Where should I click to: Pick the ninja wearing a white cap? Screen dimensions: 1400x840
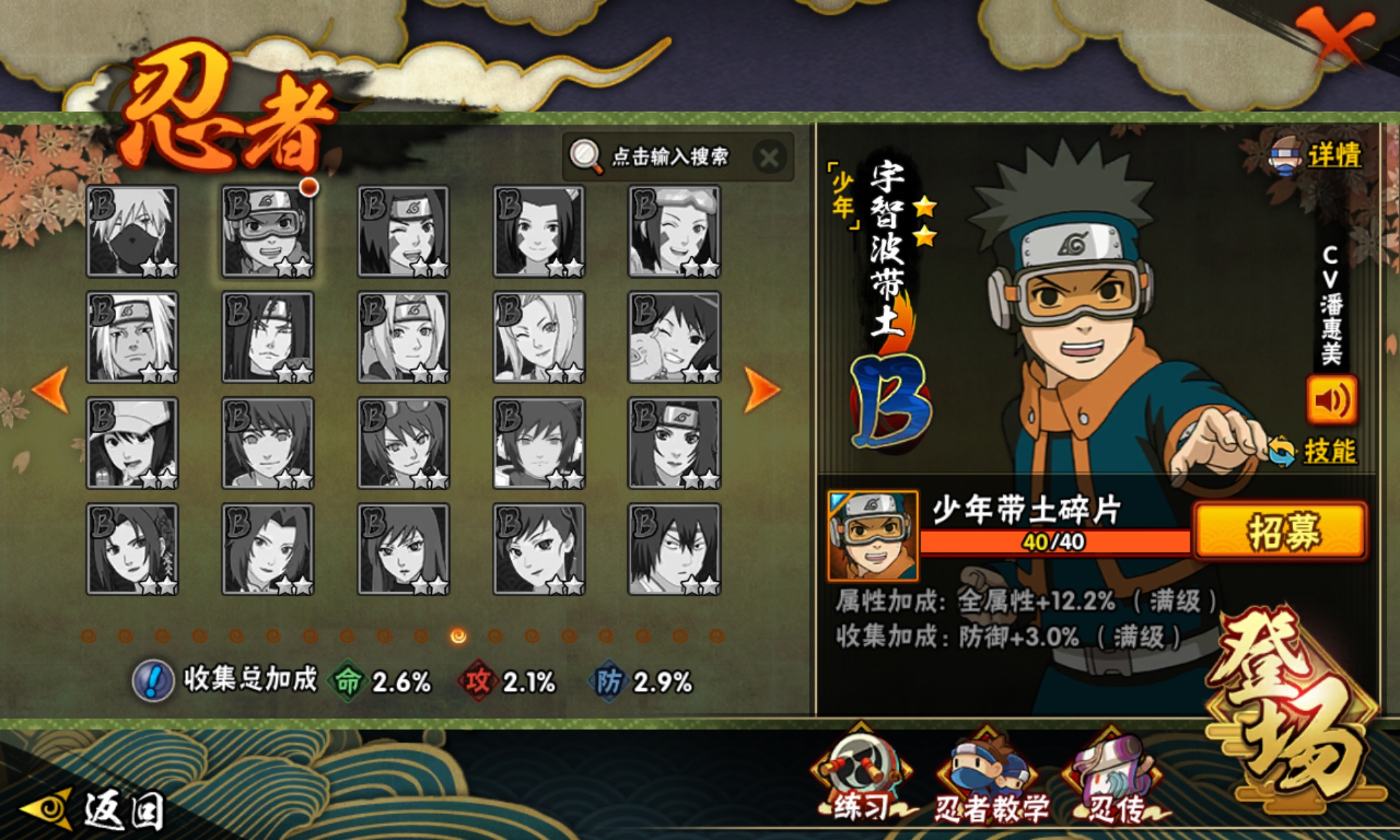tap(132, 443)
